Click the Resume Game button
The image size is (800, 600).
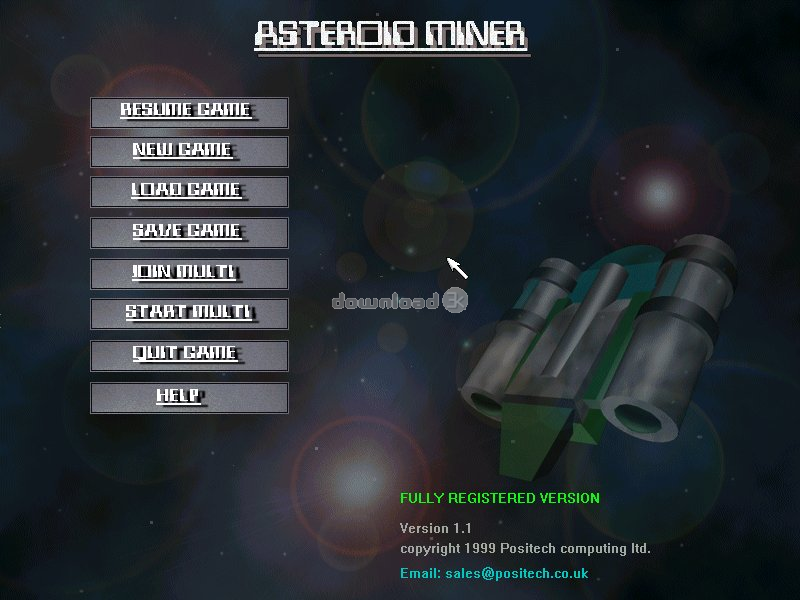click(189, 112)
